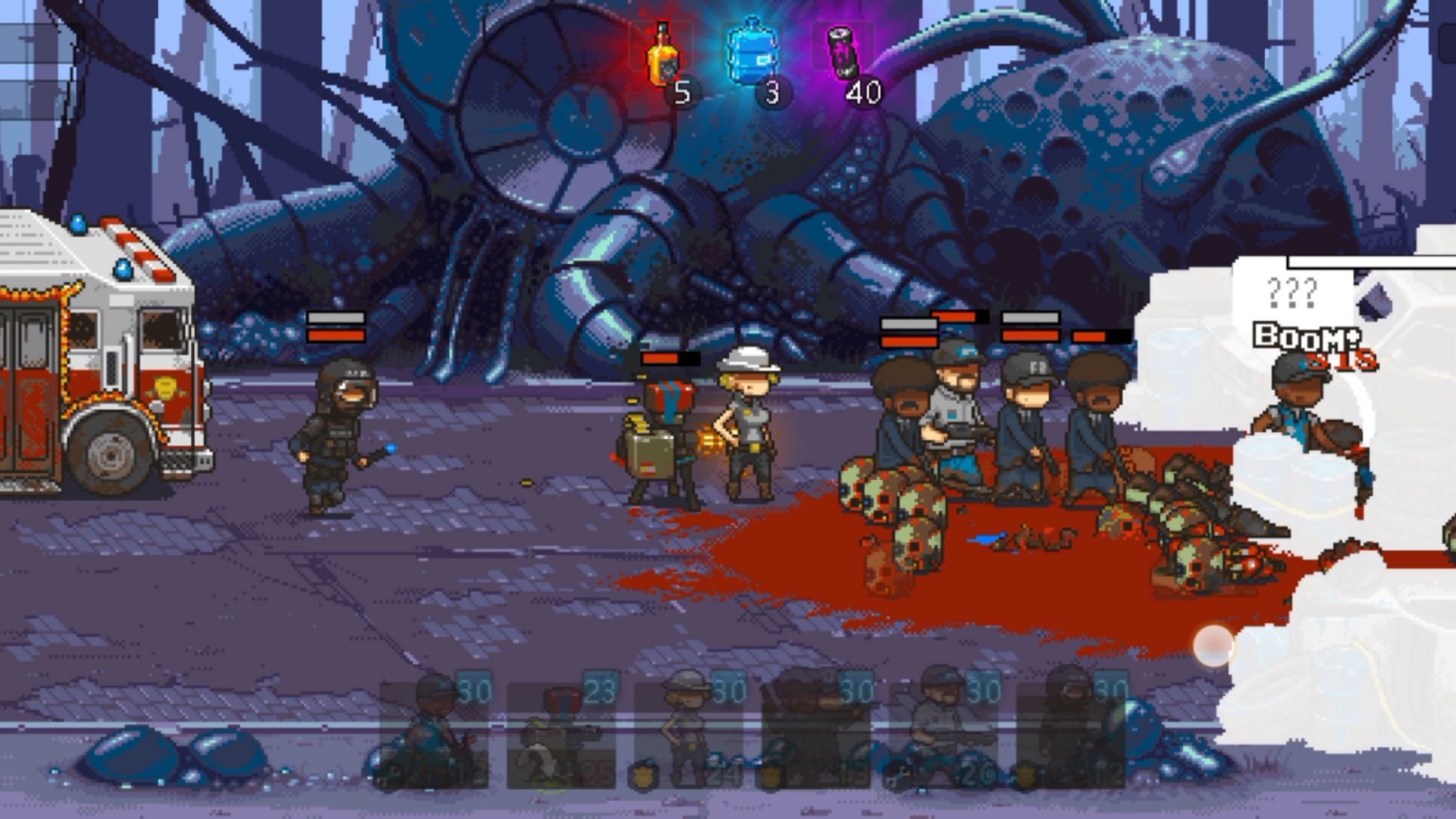This screenshot has height=819, width=1456.
Task: Deploy the red-headed turret unit costing 23
Action: coord(562,732)
